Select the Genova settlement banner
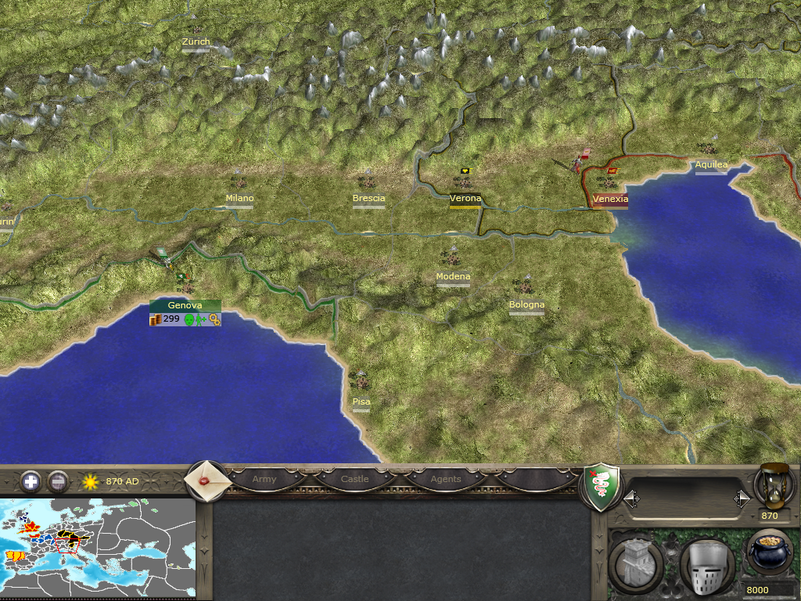 pos(185,305)
